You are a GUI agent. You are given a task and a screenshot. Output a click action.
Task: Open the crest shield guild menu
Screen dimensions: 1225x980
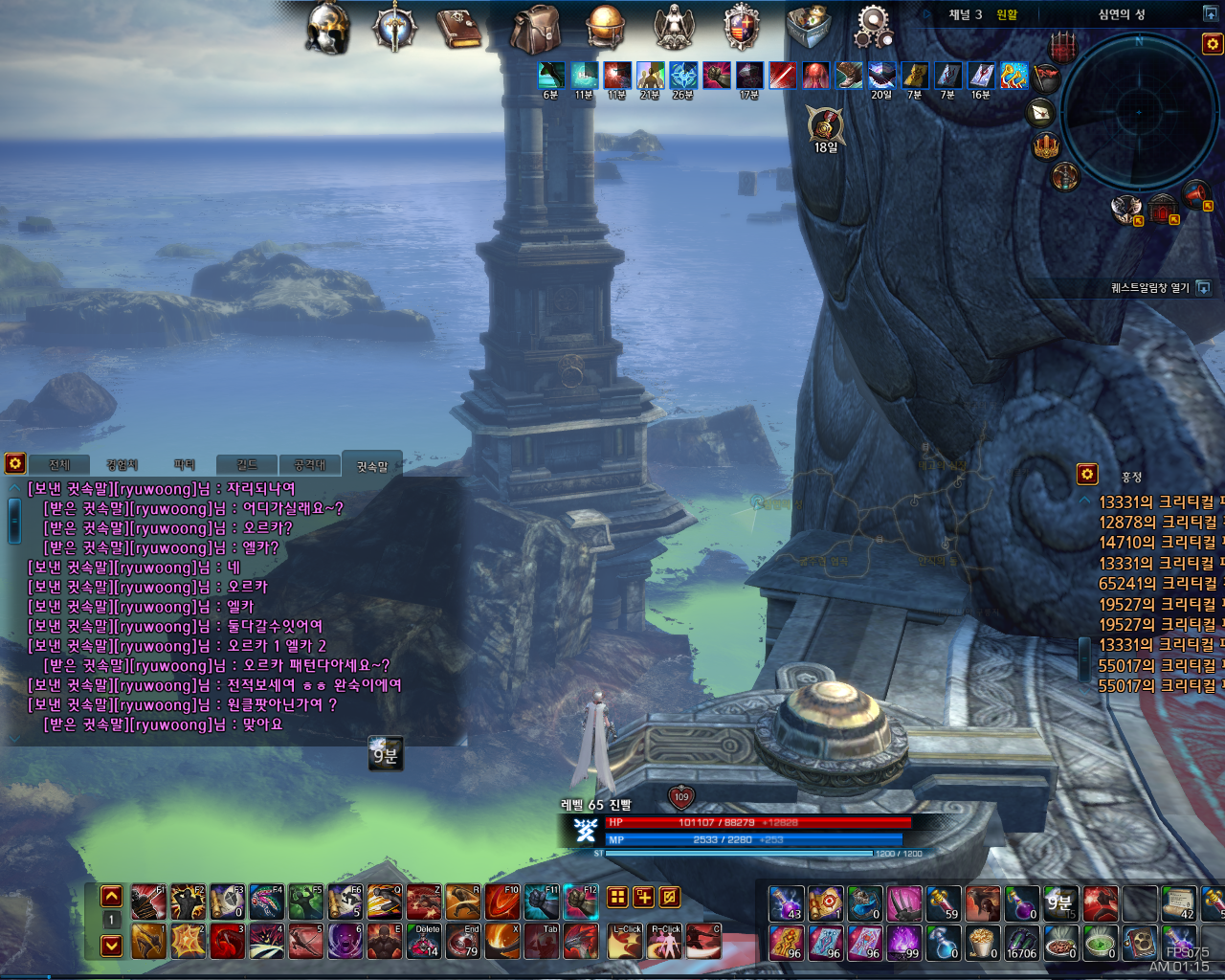(741, 26)
